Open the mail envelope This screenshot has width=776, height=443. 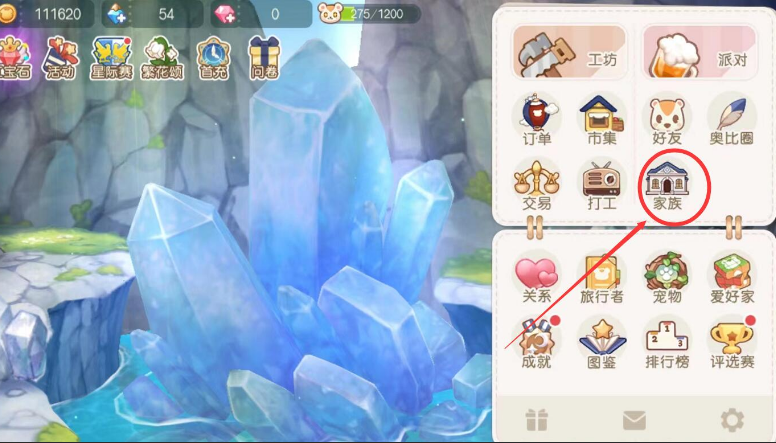pyautogui.click(x=634, y=420)
